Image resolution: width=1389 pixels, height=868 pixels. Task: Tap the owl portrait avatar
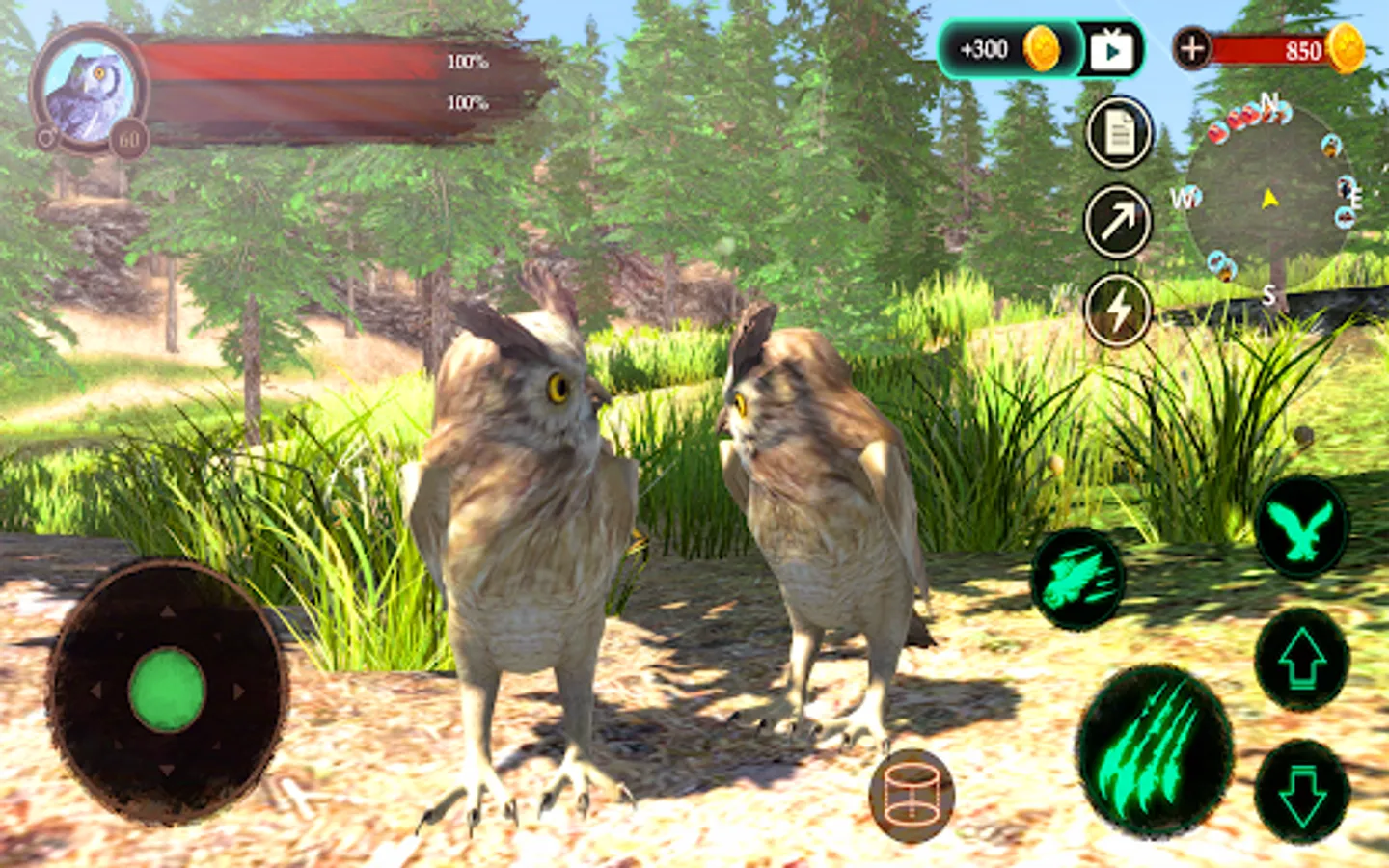click(x=90, y=89)
